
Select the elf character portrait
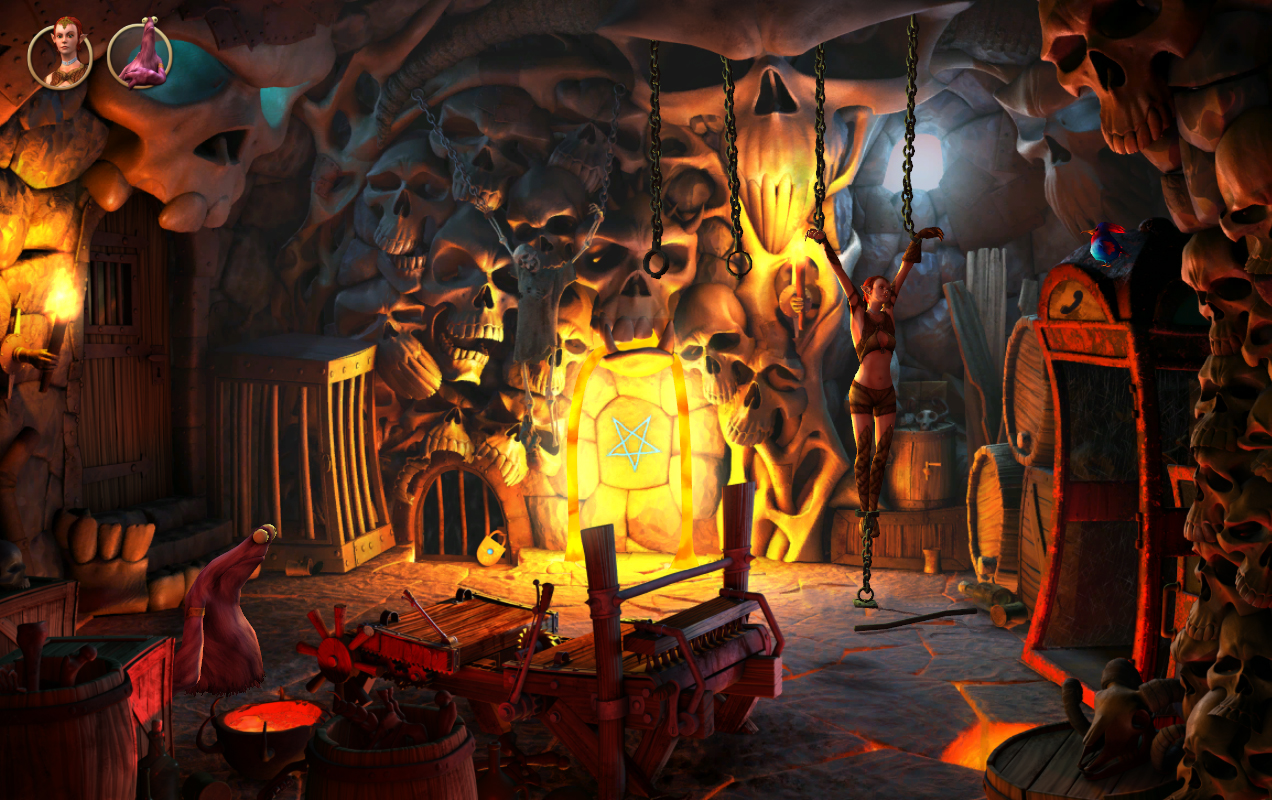click(x=60, y=55)
